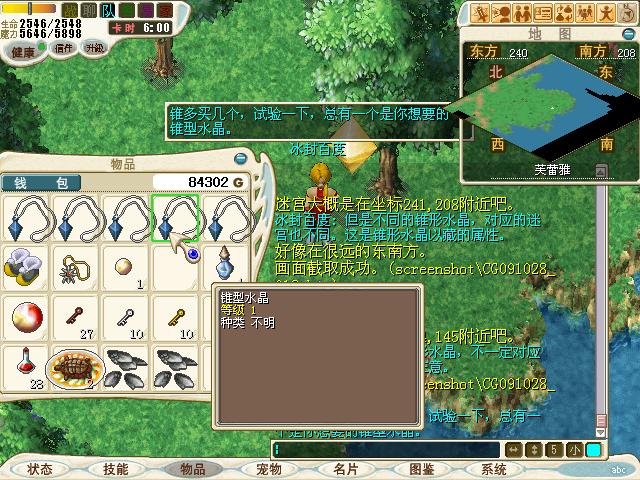Screen dimensions: 640x480
Task: Open the 图鉴 album menu
Action: pos(421,468)
